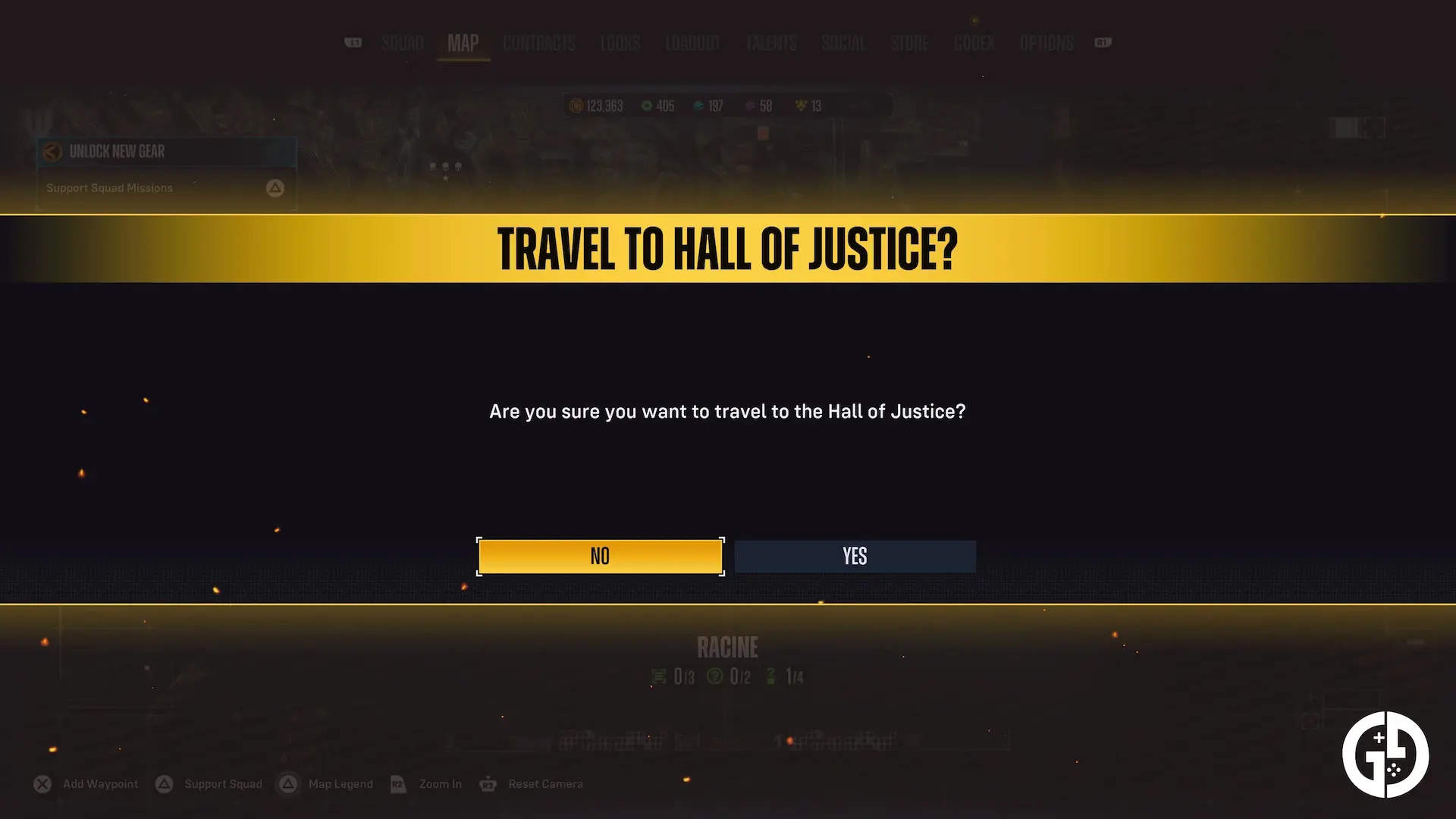Click the riddle question mark icon under Racine
1456x819 pixels.
click(x=714, y=676)
